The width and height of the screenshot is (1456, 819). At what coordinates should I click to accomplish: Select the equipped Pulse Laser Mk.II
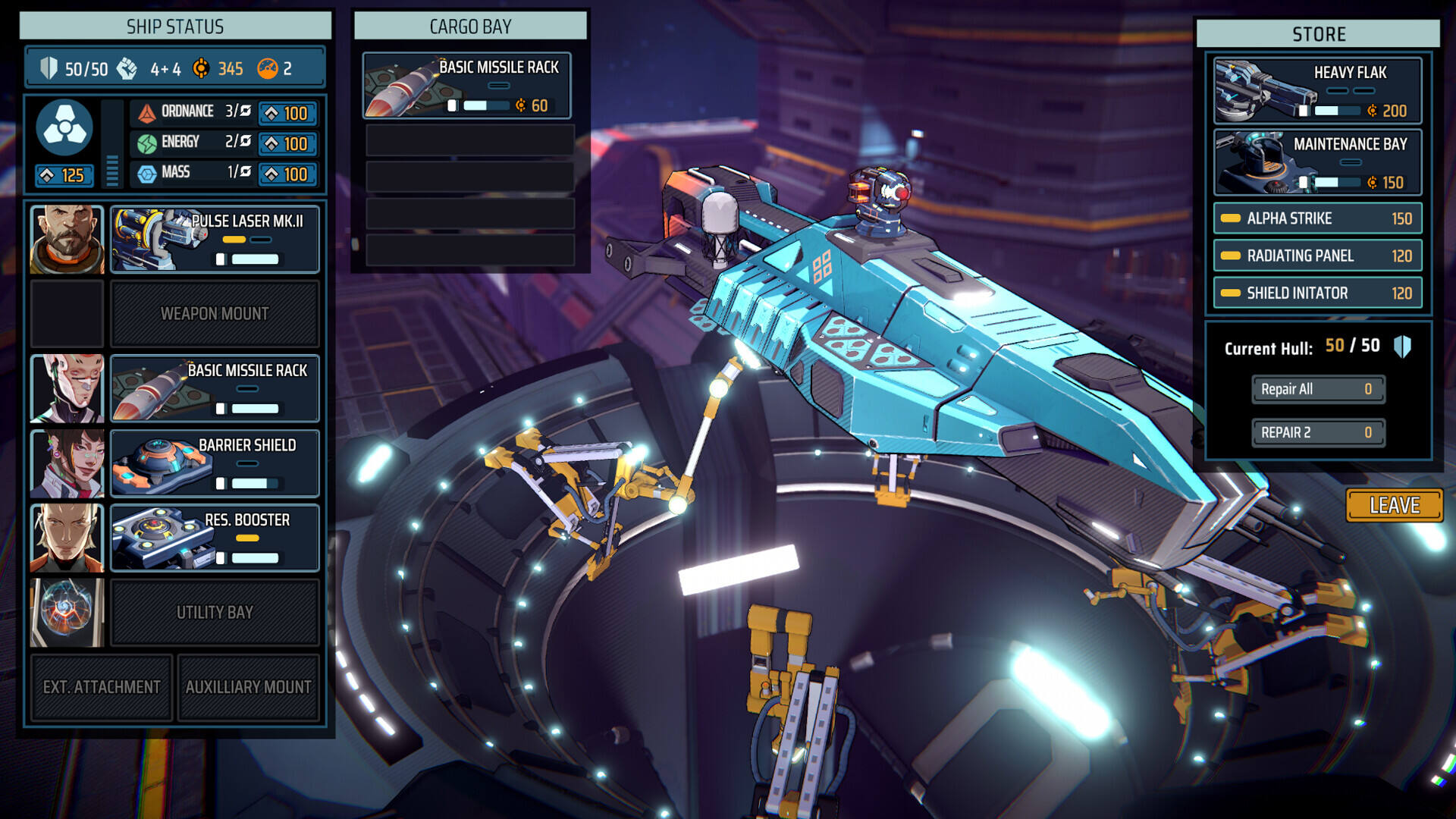click(215, 240)
